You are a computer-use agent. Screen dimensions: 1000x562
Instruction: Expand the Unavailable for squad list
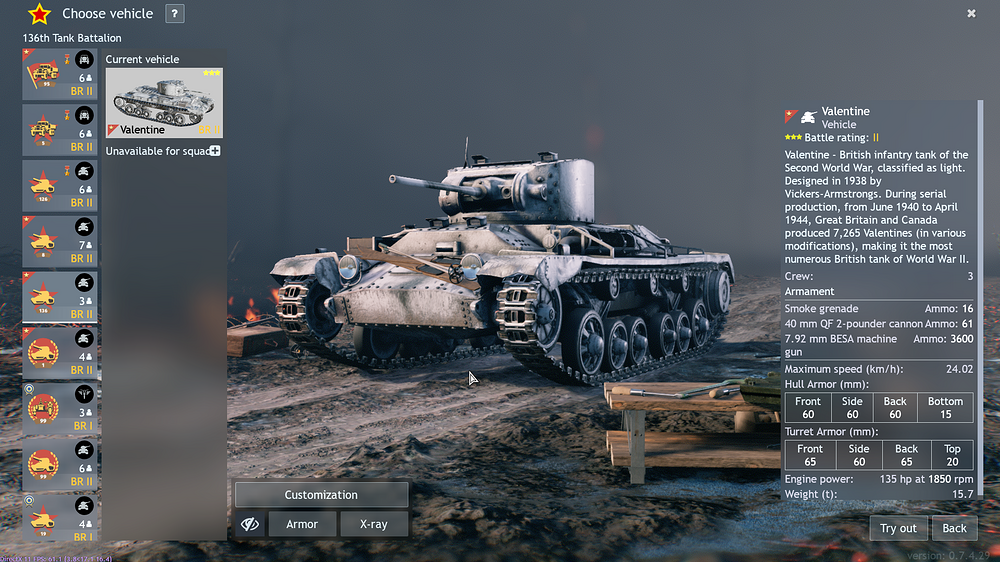215,151
